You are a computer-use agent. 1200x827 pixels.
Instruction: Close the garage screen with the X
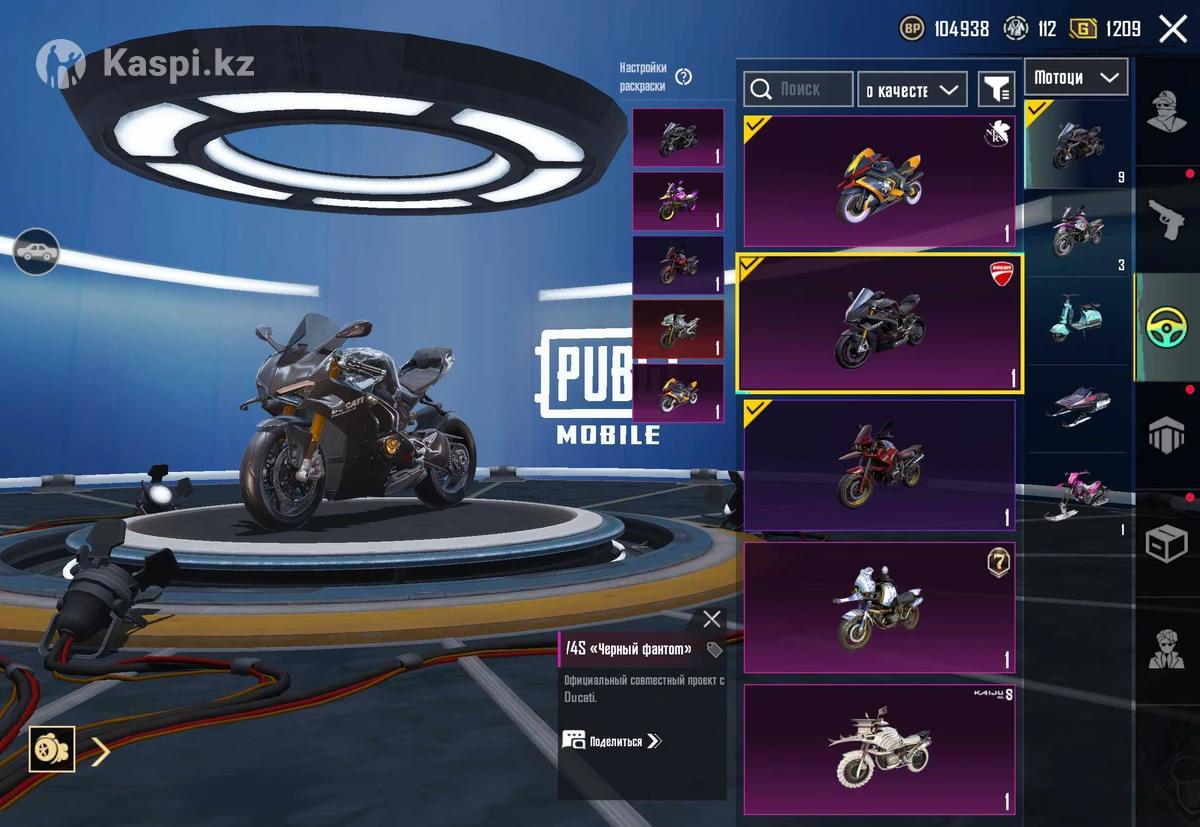[x=1172, y=29]
